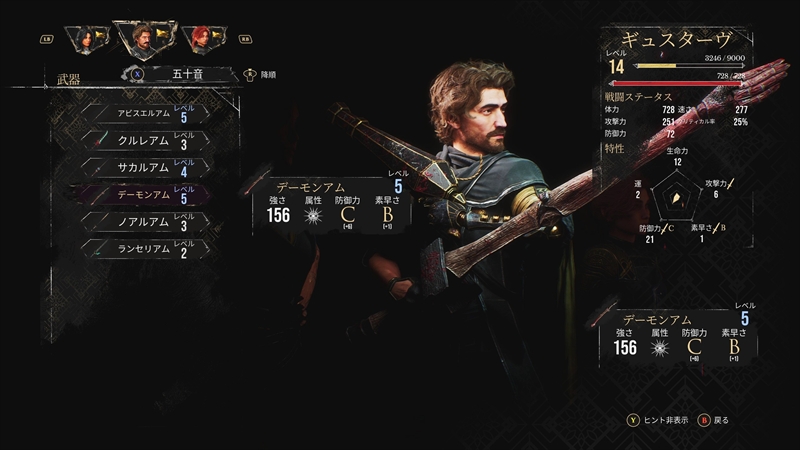Image resolution: width=800 pixels, height=450 pixels.
Task: Select the ノアルアム weapon row
Action: pos(149,223)
